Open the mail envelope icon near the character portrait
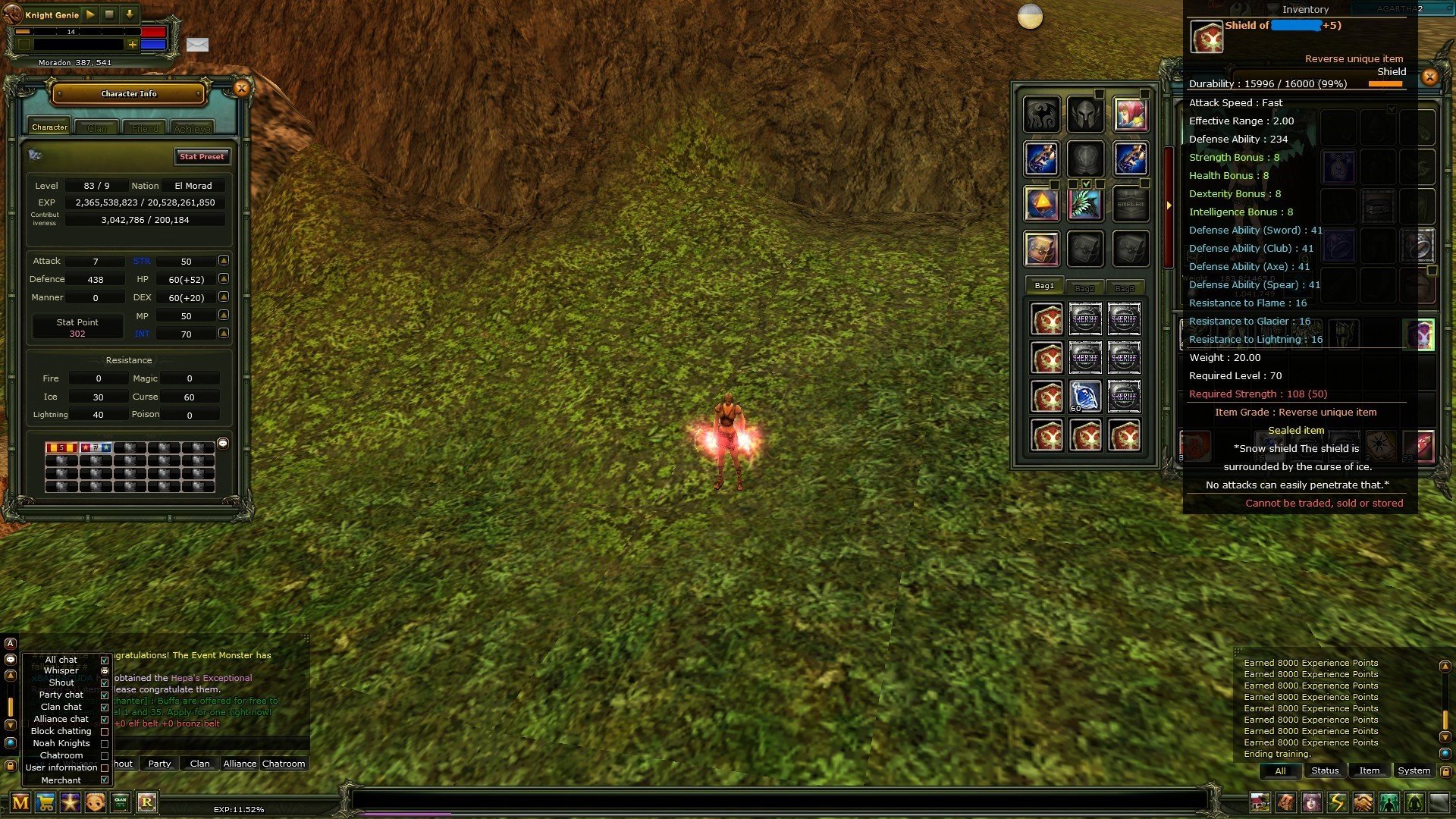Image resolution: width=1456 pixels, height=819 pixels. 198,45
